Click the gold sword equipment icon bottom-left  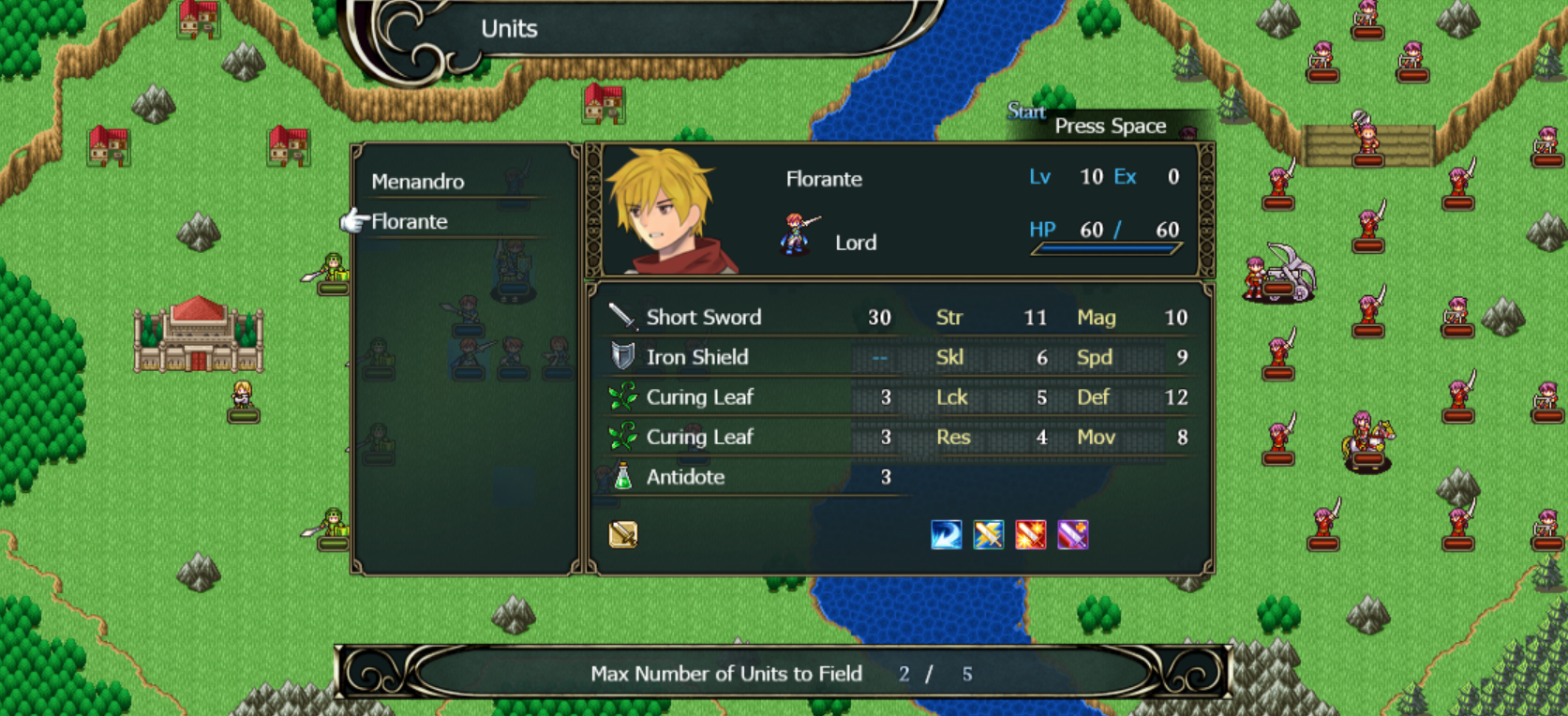[621, 534]
